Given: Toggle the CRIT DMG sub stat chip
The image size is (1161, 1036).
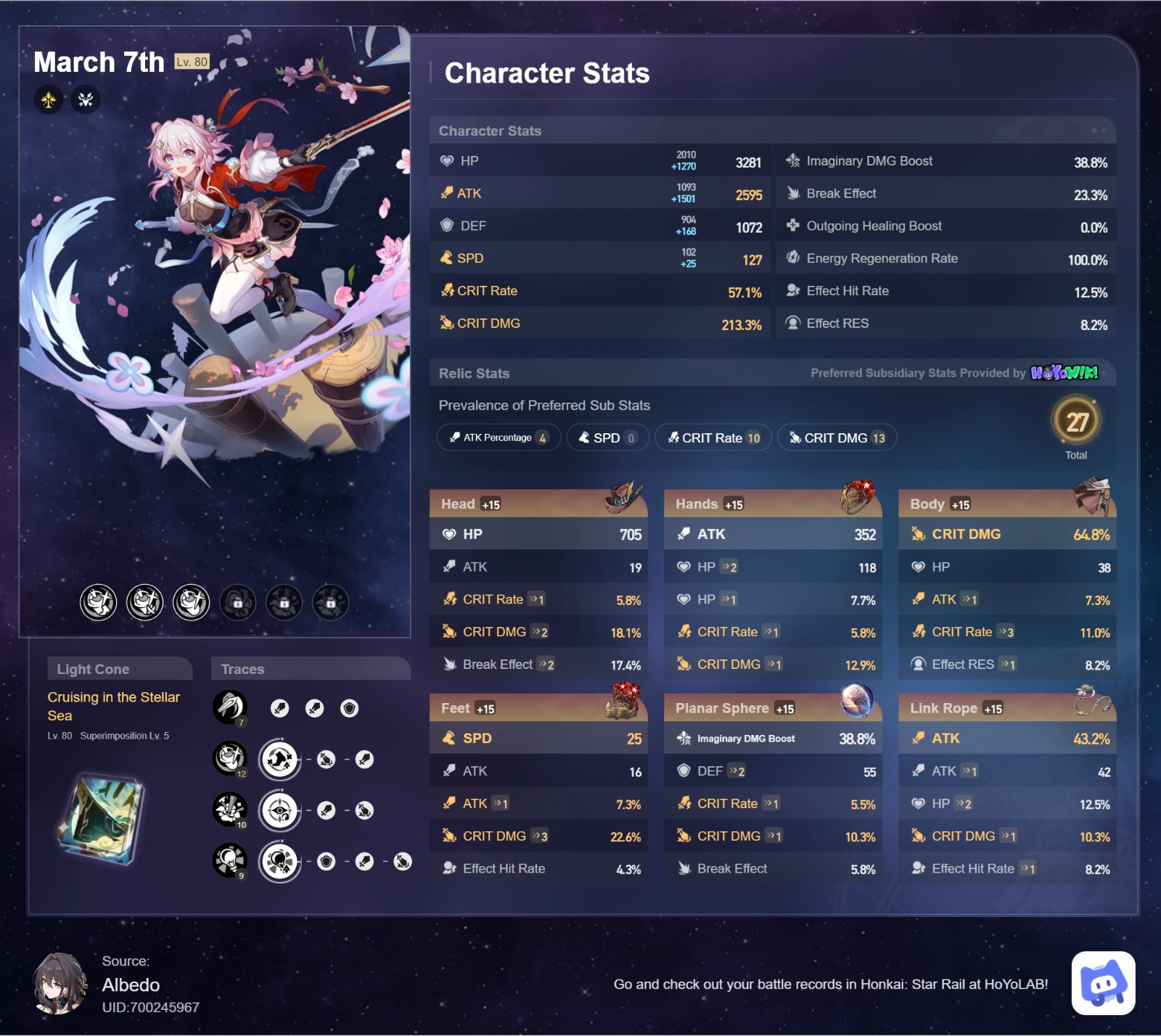Looking at the screenshot, I should point(837,437).
